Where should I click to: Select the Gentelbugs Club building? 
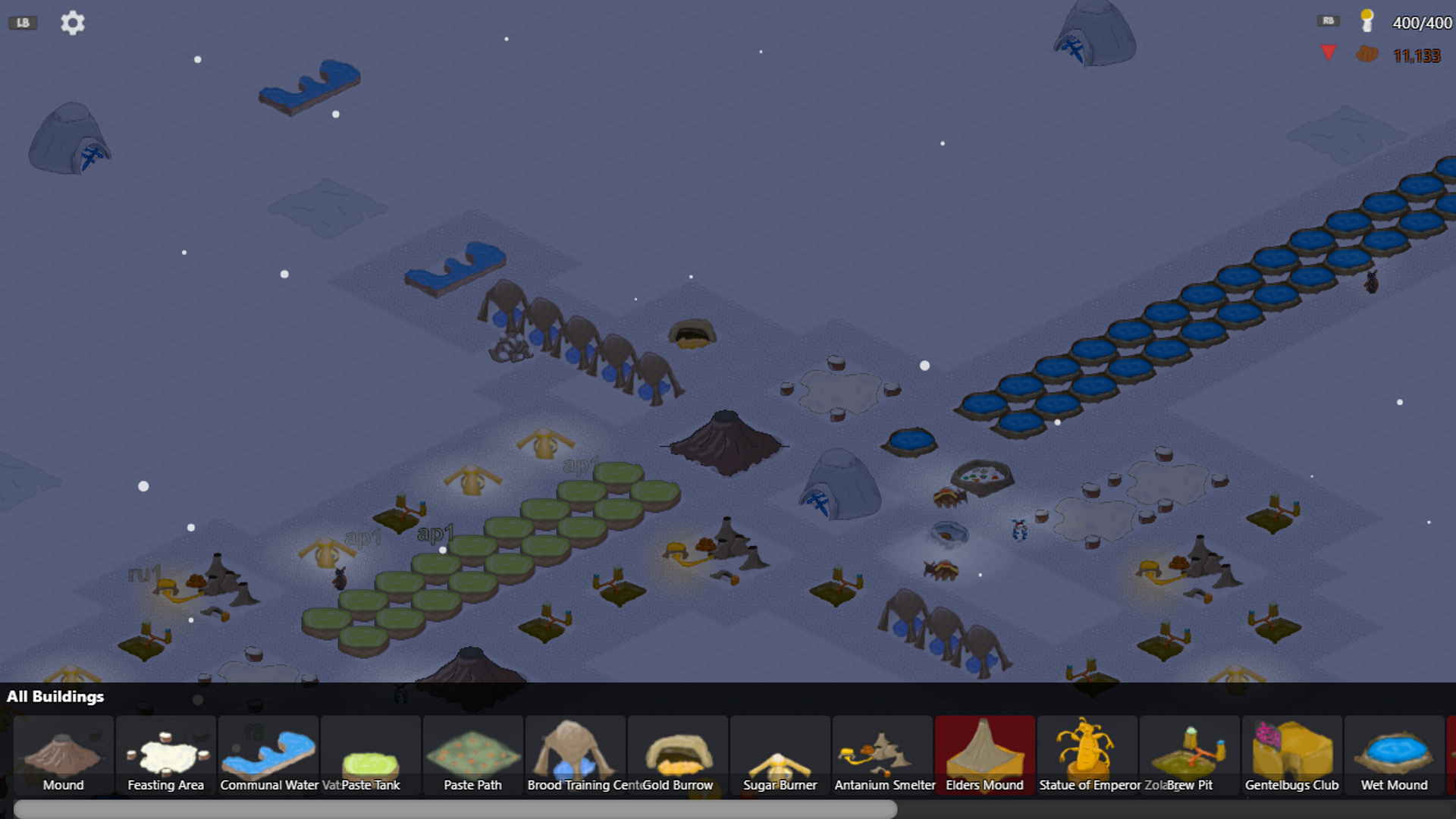point(1292,756)
